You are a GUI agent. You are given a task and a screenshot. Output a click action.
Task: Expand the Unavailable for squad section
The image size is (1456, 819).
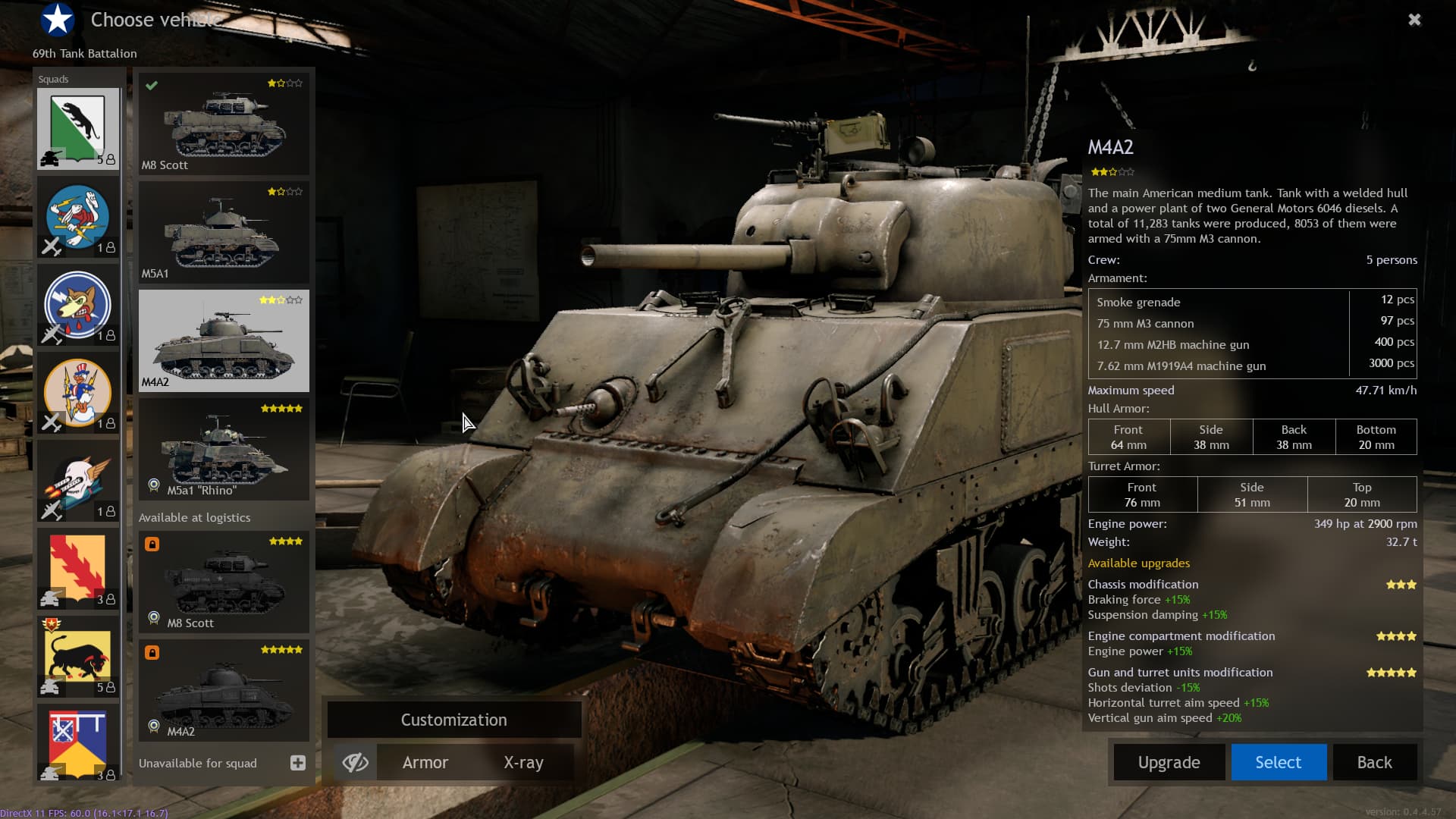coord(297,763)
